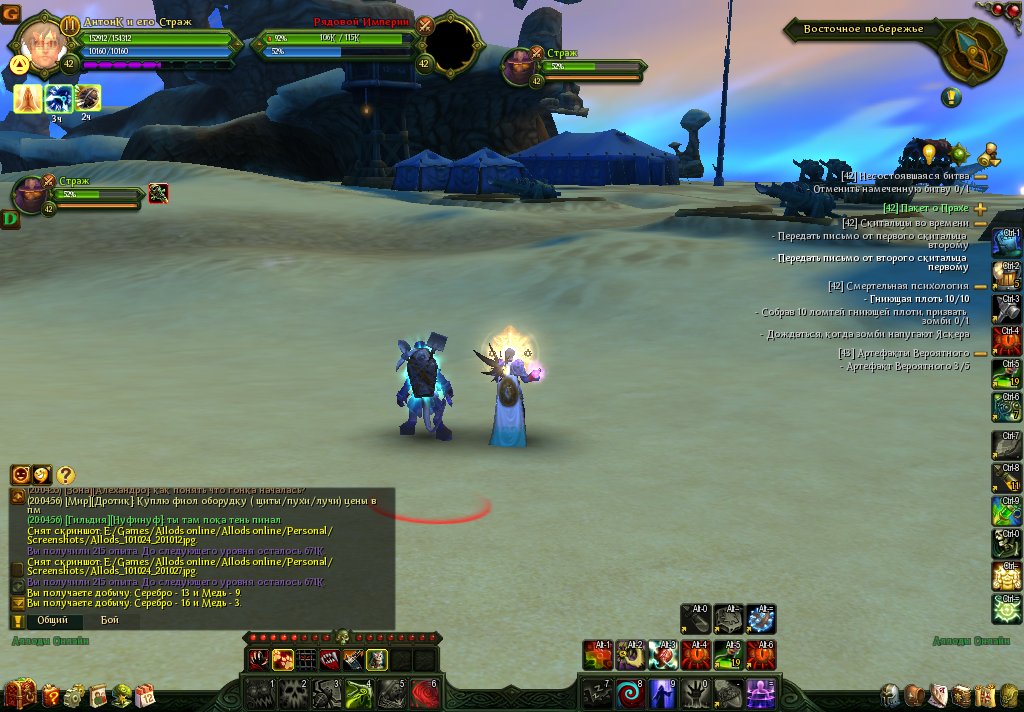Collapse the «Несостоявшаяся битва» quest
The height and width of the screenshot is (712, 1024).
click(x=980, y=176)
